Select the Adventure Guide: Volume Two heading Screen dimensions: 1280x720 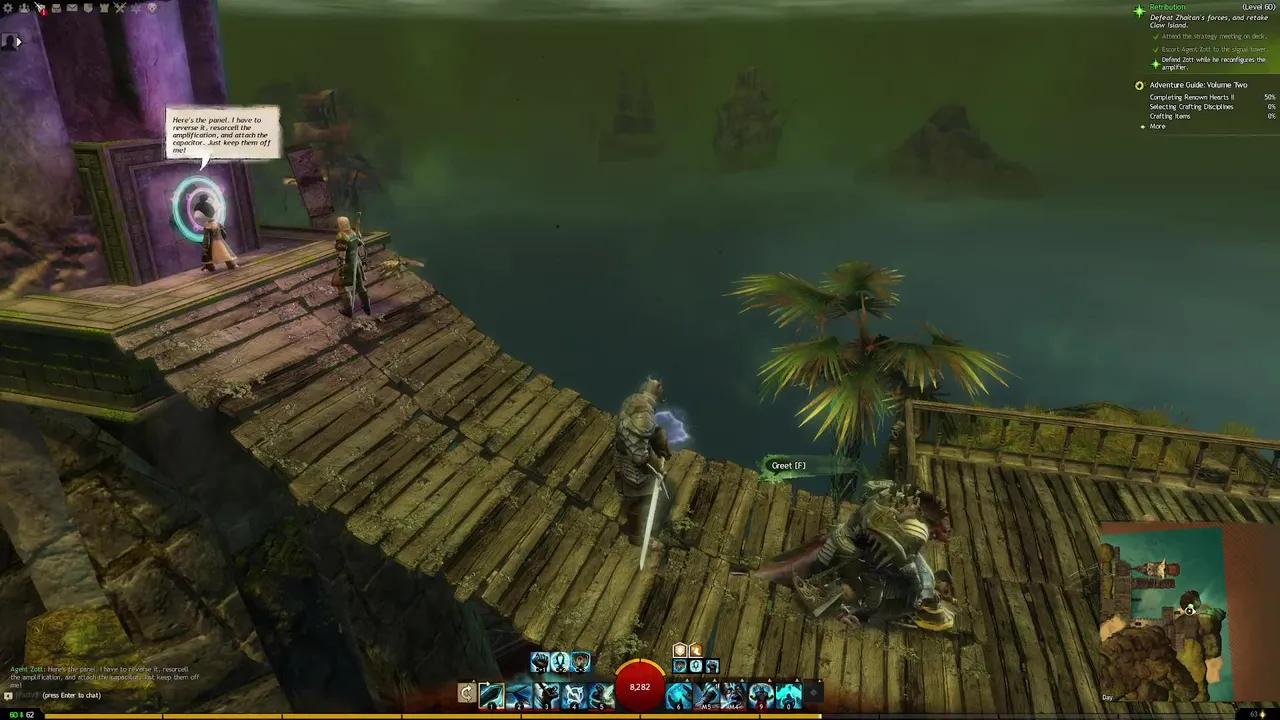point(1198,84)
